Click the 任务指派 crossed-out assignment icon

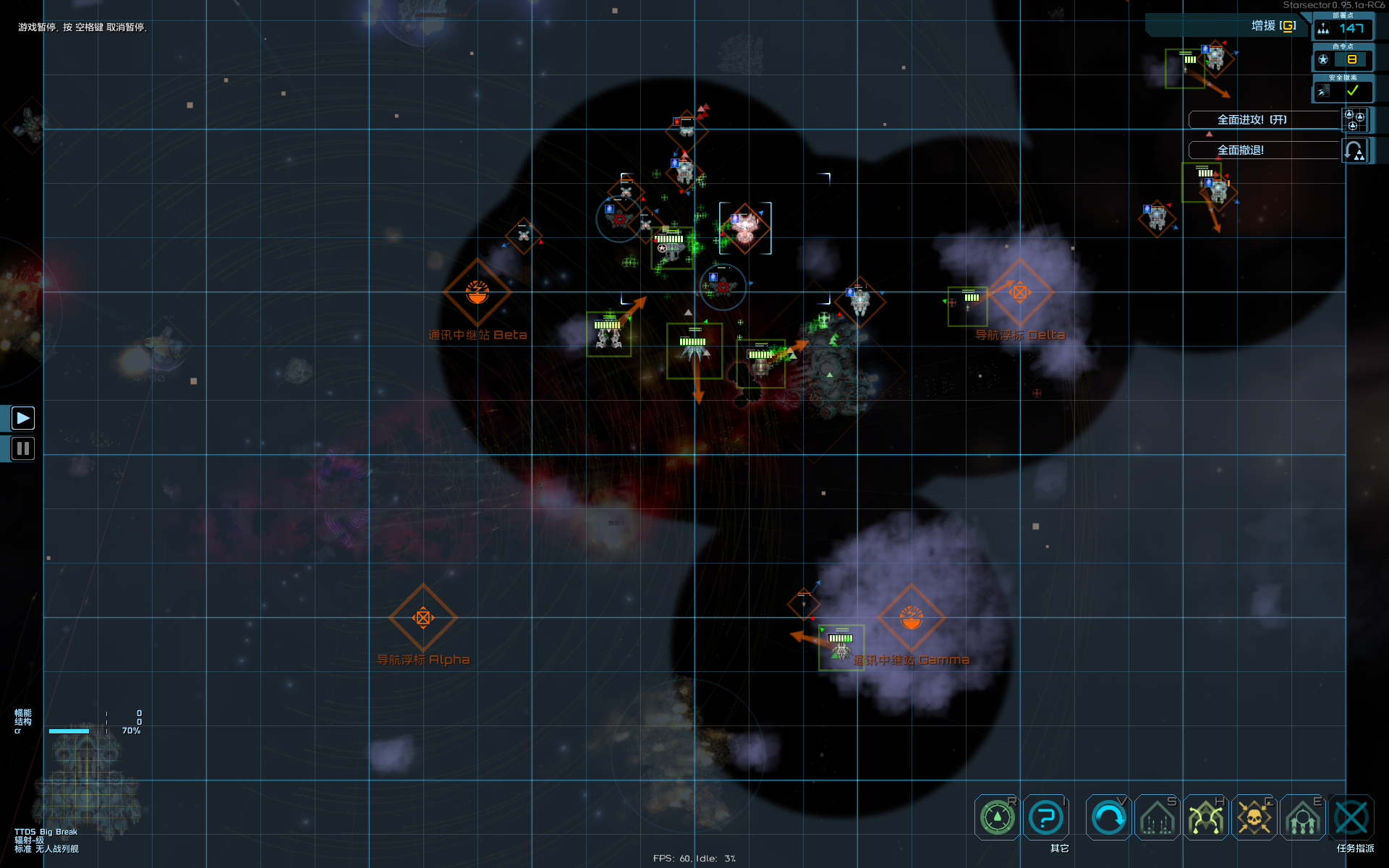click(x=1351, y=817)
